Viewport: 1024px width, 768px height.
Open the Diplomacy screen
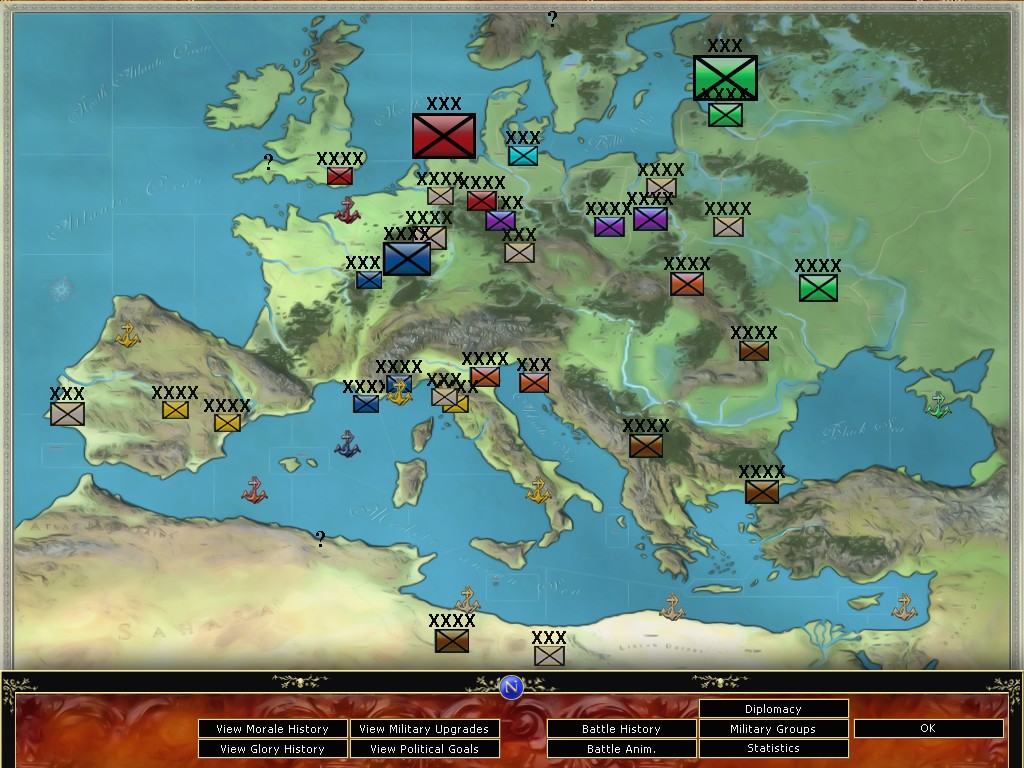pos(773,709)
